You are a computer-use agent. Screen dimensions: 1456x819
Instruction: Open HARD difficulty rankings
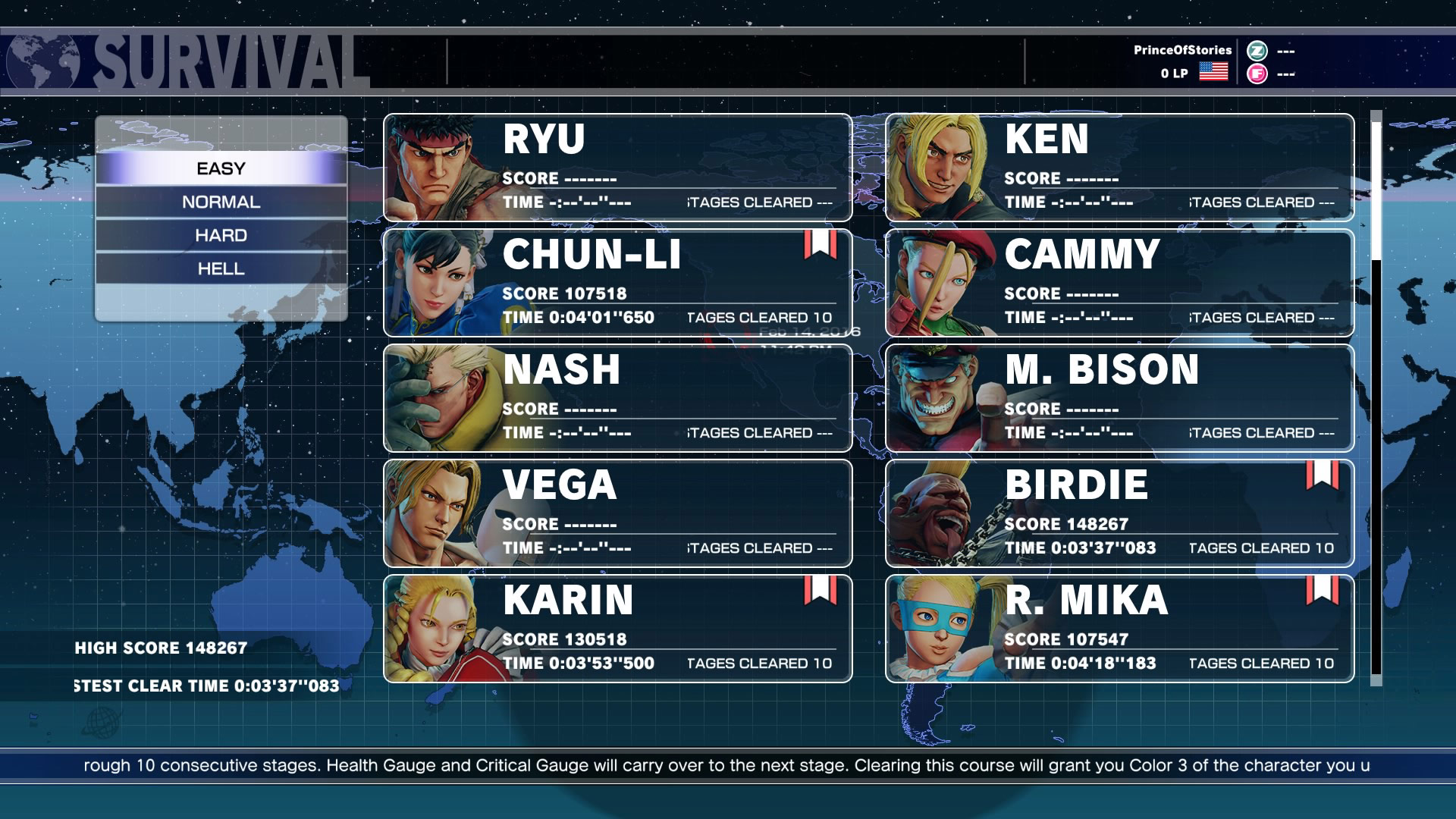220,235
